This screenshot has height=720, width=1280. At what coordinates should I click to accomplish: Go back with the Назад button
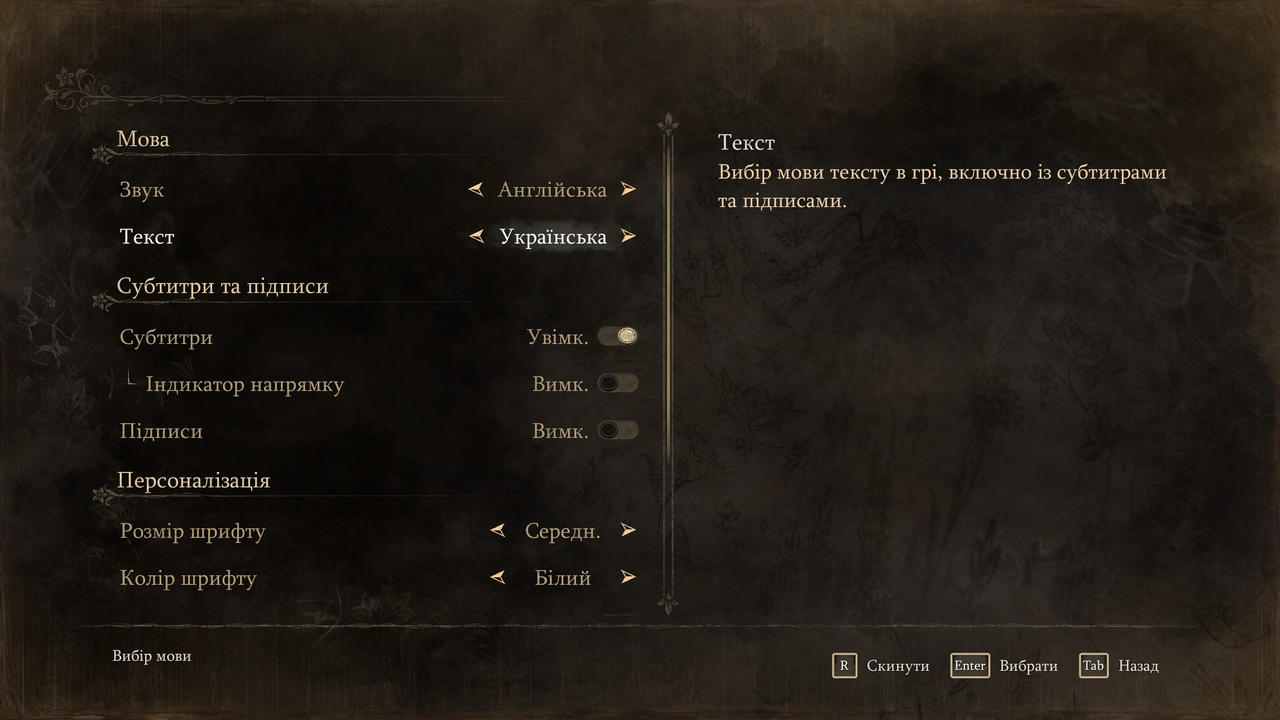click(x=1120, y=666)
